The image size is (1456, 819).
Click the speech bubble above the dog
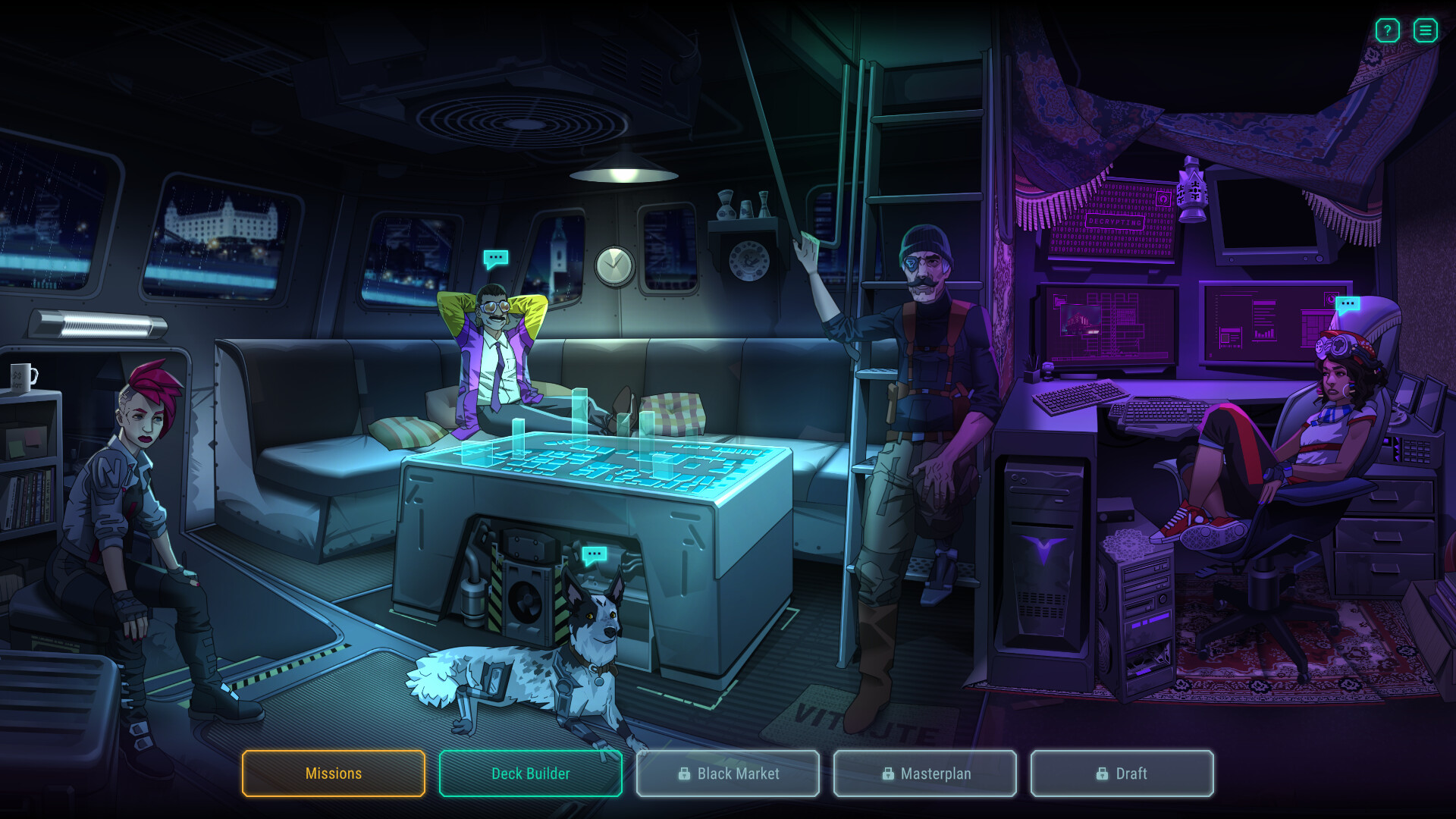pyautogui.click(x=594, y=555)
